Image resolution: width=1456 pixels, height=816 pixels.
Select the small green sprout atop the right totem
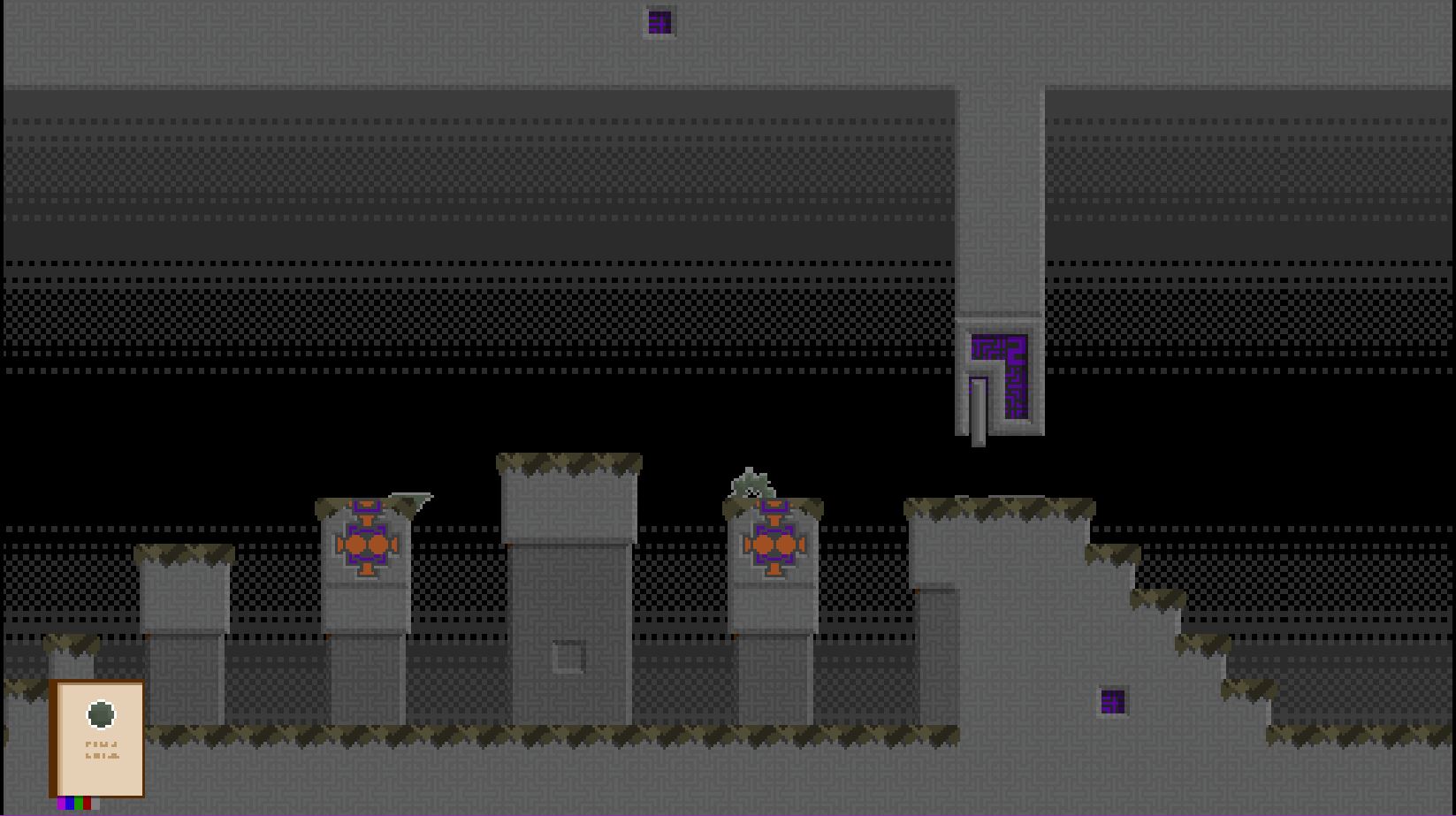pos(750,482)
